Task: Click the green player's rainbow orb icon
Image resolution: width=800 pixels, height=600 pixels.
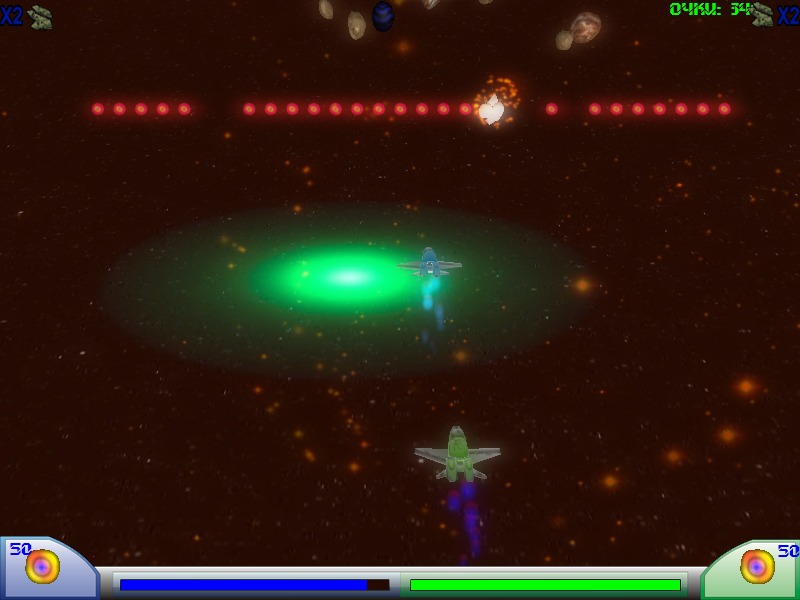Action: point(757,567)
